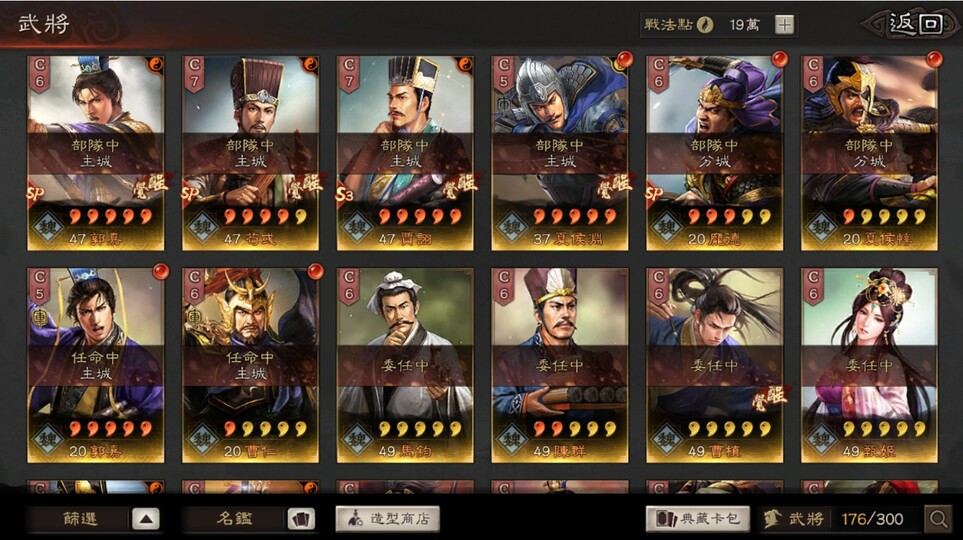Screen dimensions: 963x540
Task: Pick the 夏侯淵 general card
Action: (x=560, y=152)
